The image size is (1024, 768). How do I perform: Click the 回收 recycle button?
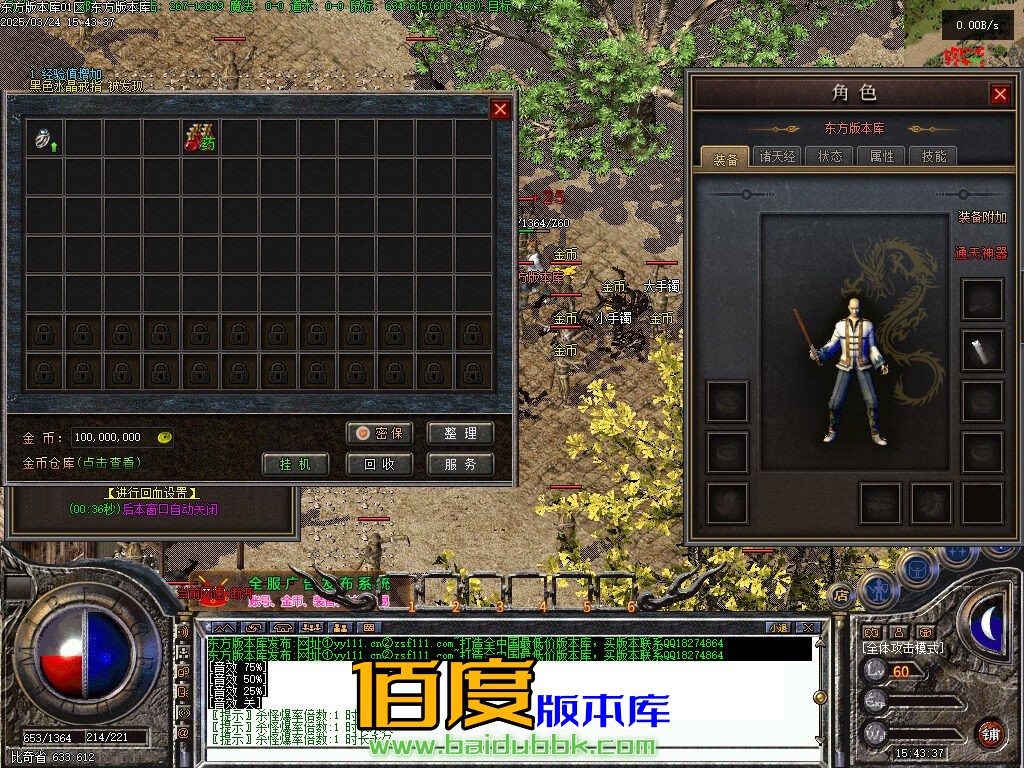pyautogui.click(x=380, y=464)
